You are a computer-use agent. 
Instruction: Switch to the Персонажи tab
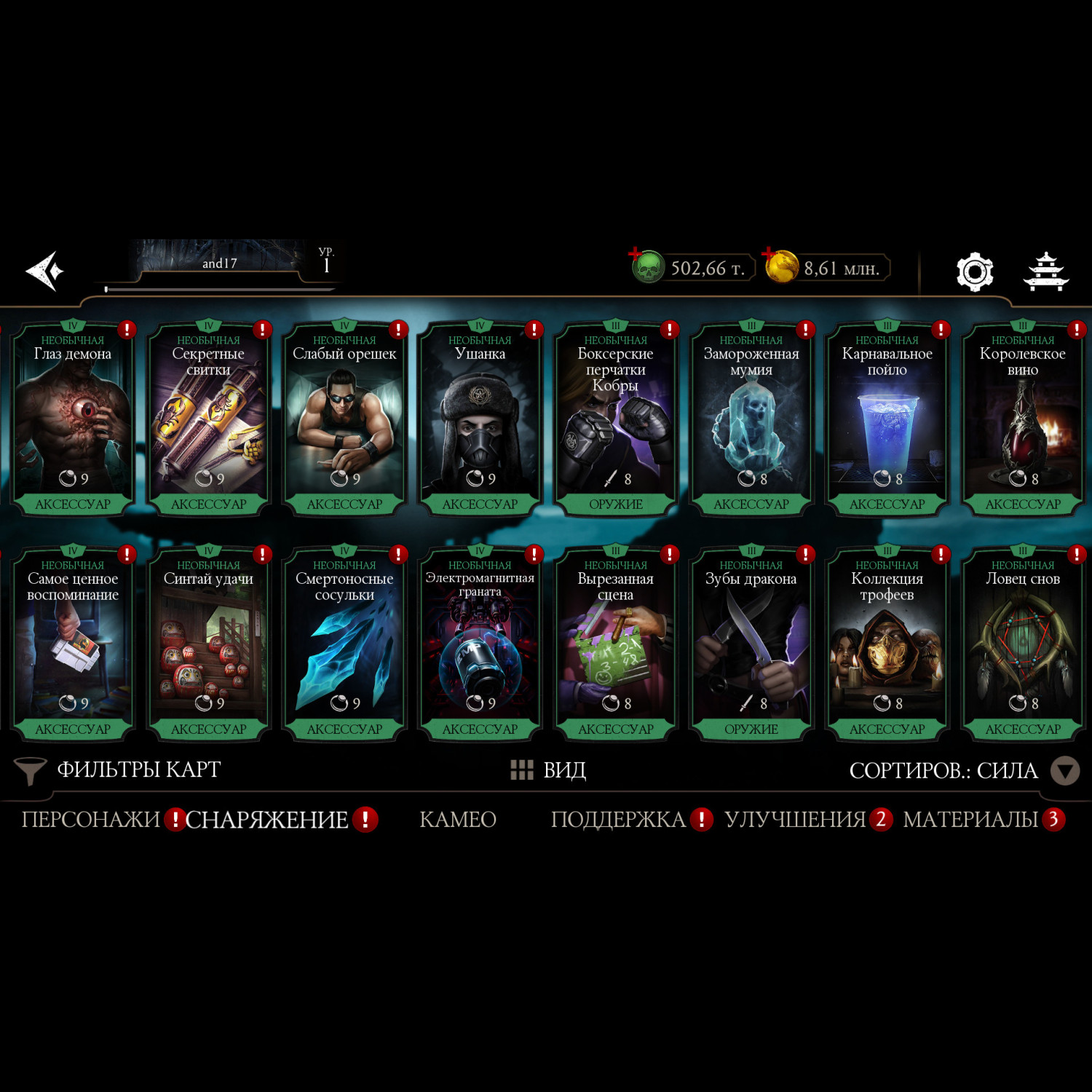point(91,820)
